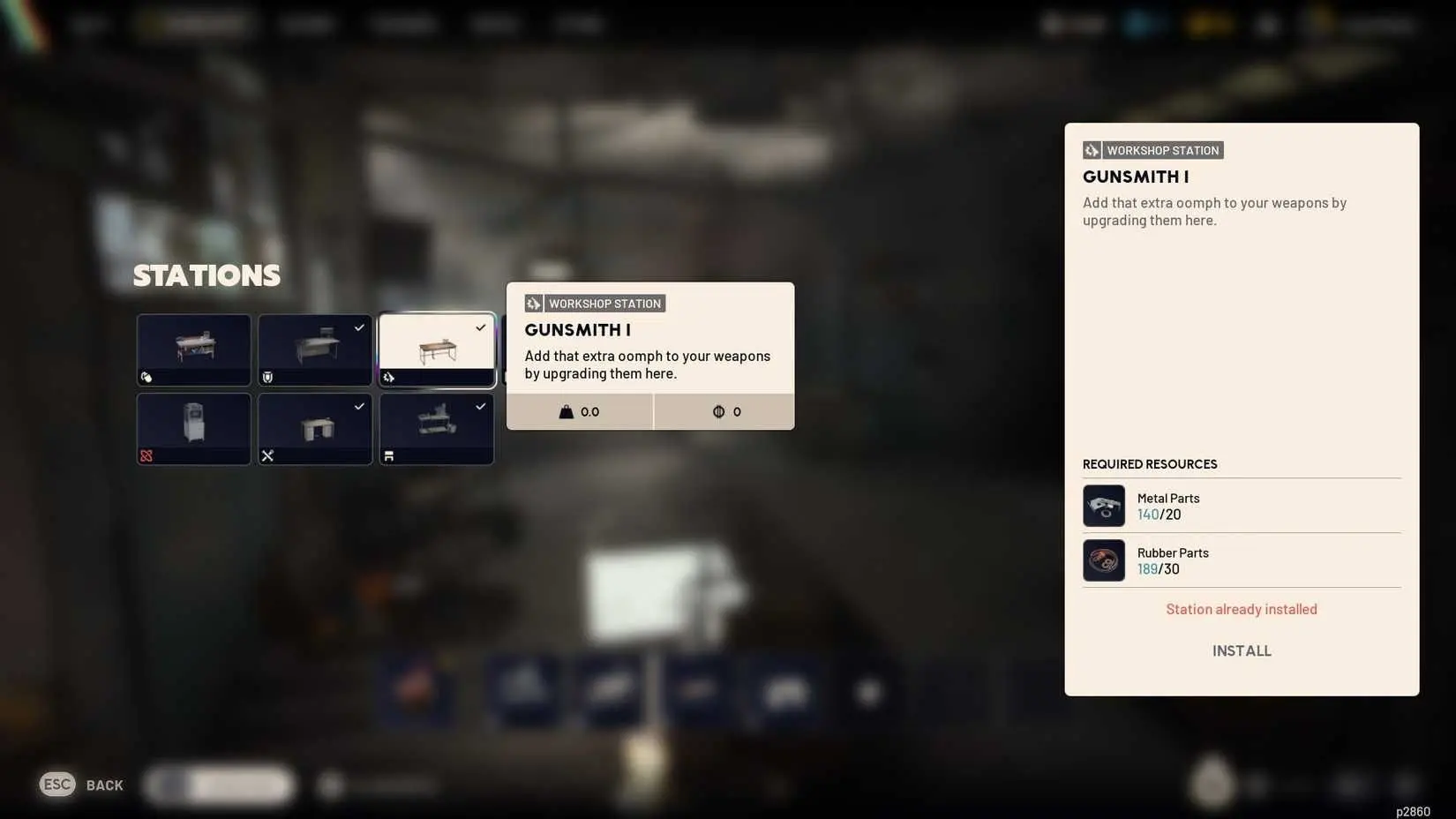Click the Rubber Parts resource icon
Viewport: 1456px width, 819px height.
[1103, 560]
